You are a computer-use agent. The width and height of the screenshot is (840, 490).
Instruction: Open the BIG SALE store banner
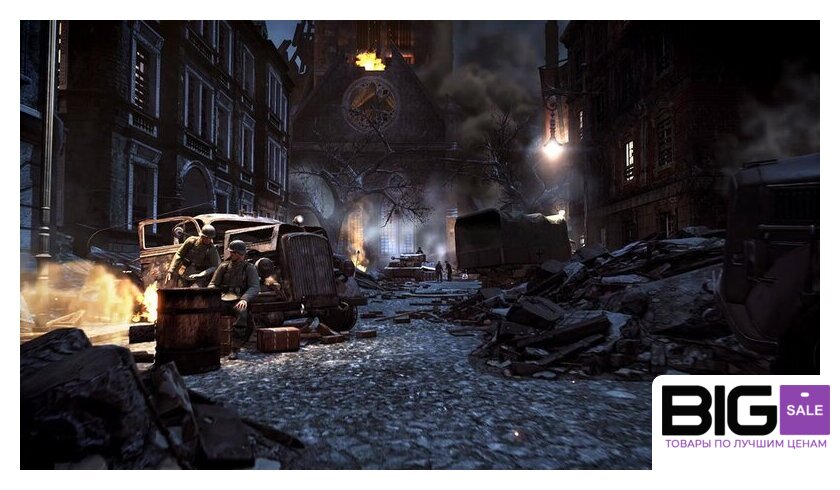[744, 420]
